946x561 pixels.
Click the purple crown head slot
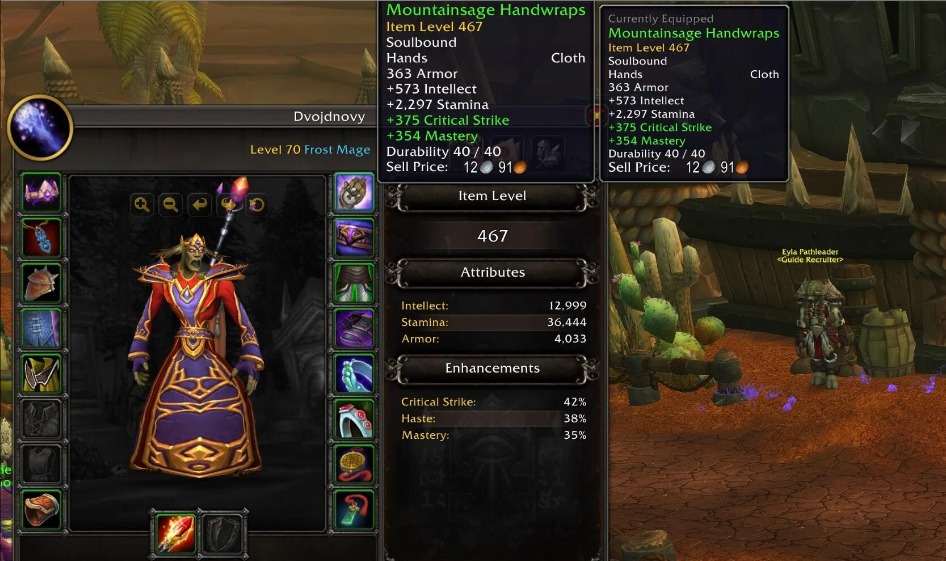(41, 191)
